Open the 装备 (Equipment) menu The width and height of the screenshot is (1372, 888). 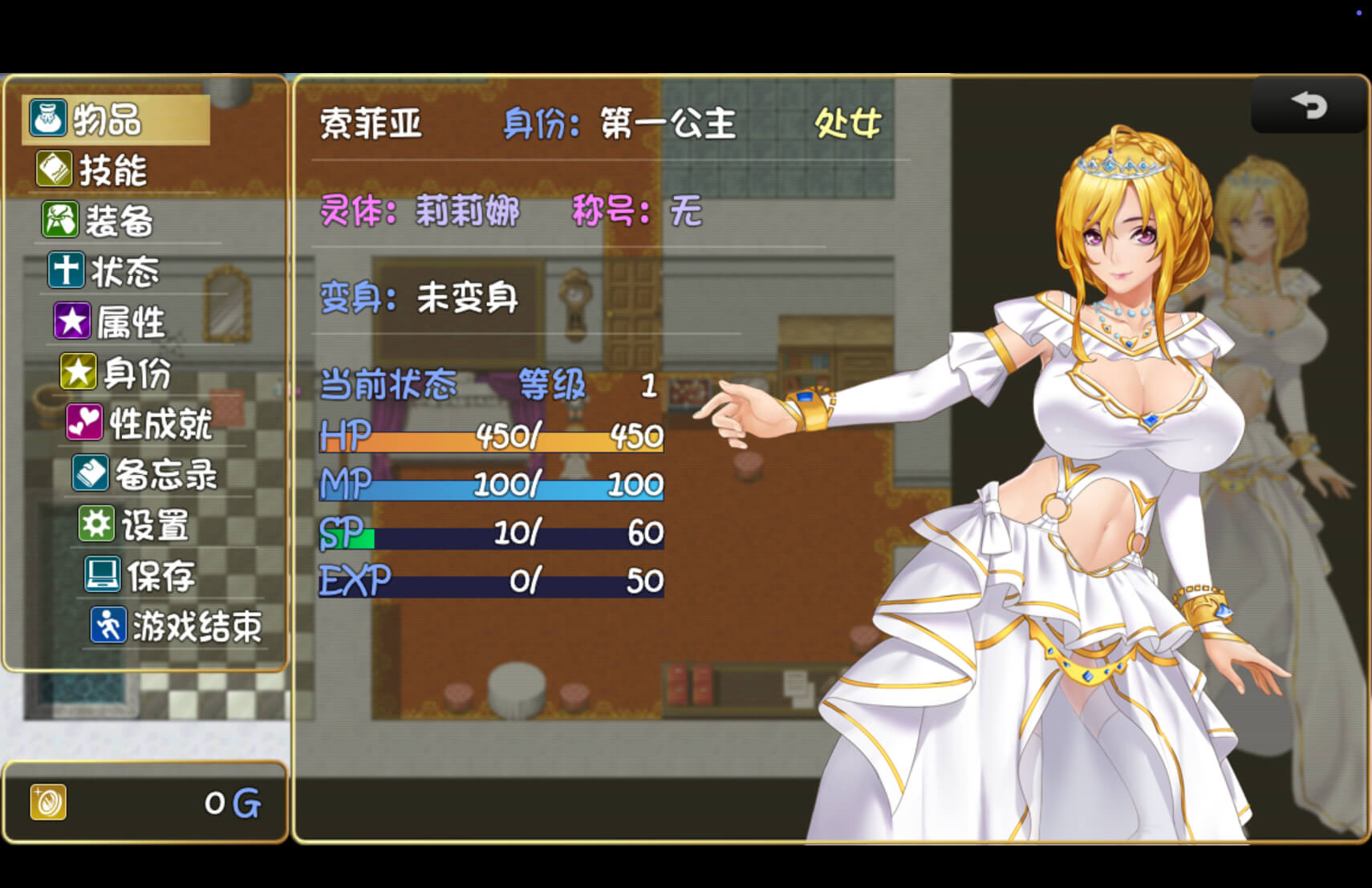coord(119,221)
